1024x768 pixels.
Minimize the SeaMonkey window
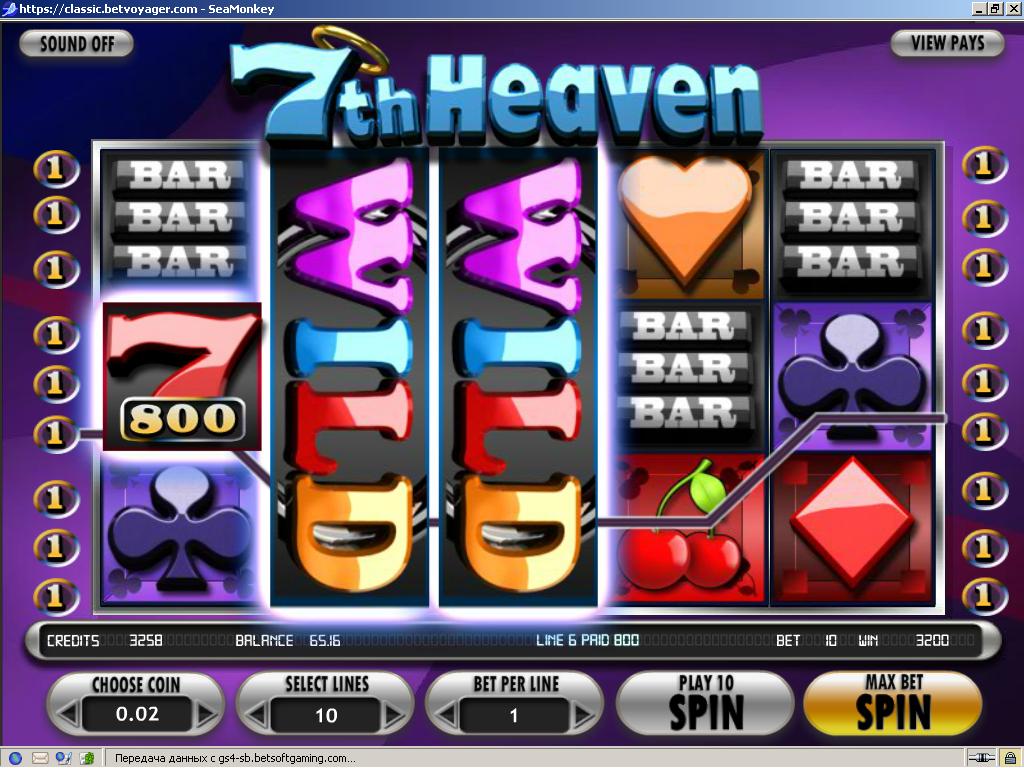point(979,8)
